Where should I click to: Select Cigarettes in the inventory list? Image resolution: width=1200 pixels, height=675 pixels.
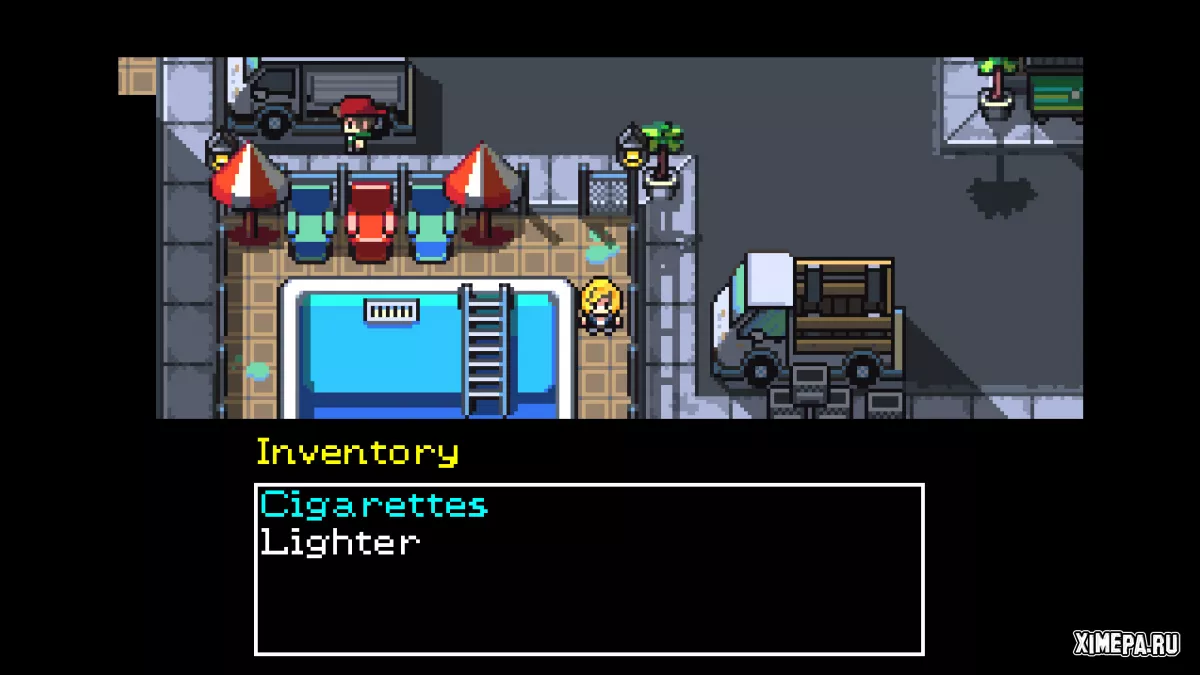point(373,505)
